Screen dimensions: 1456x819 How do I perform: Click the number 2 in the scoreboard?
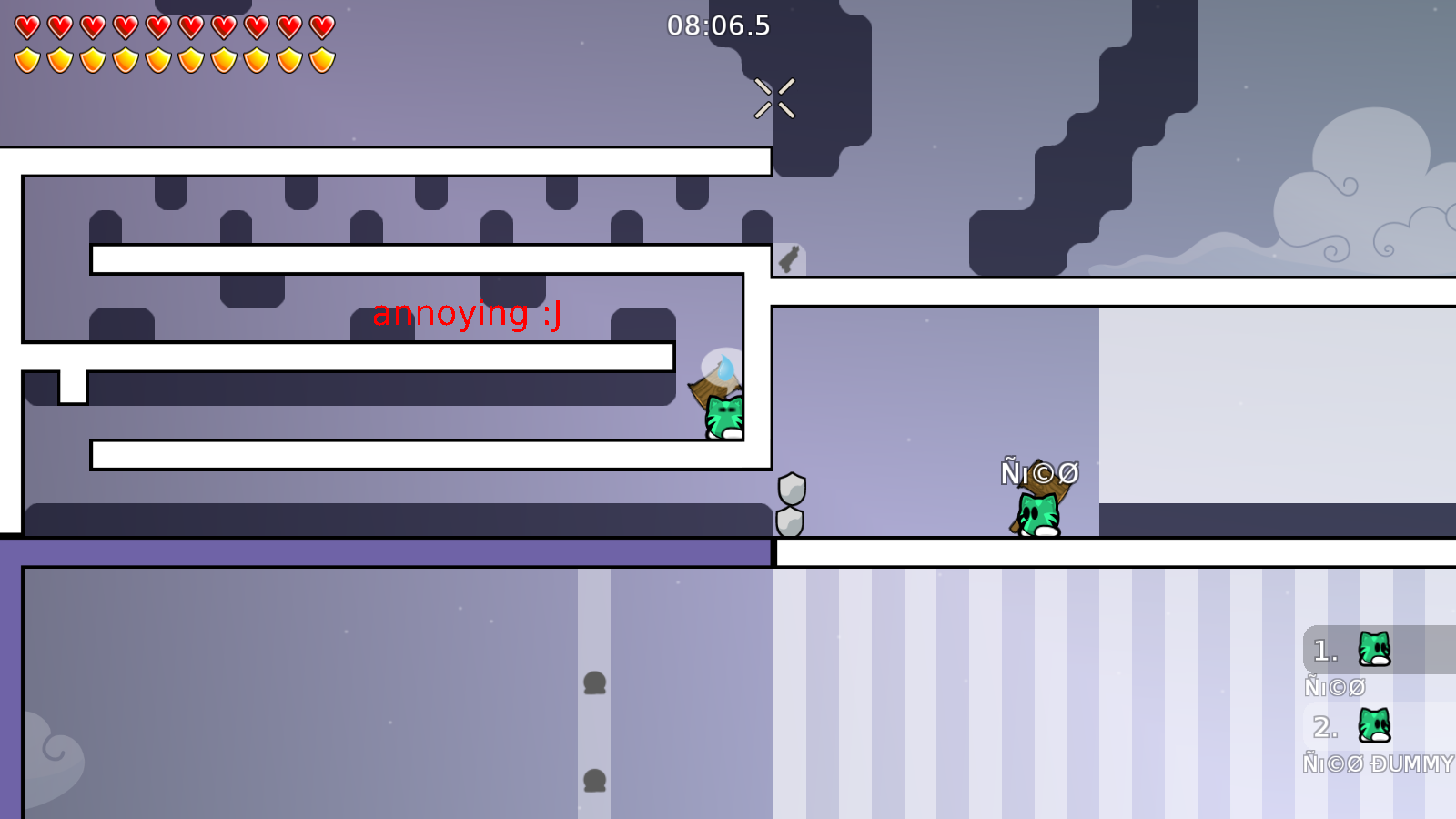click(1324, 727)
